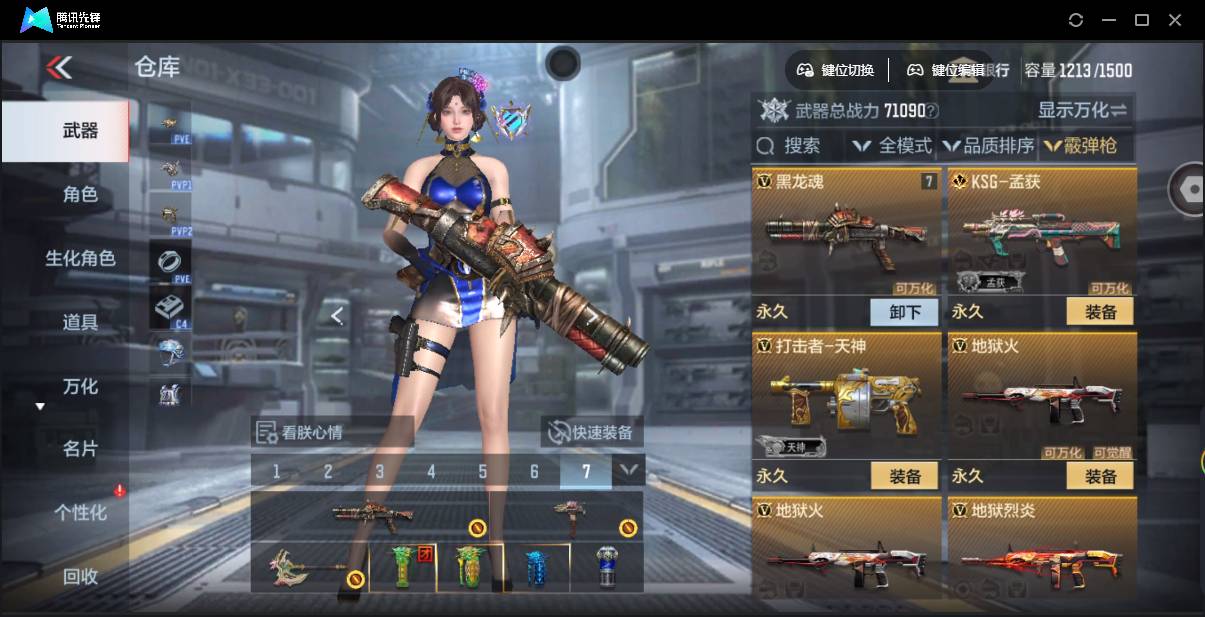This screenshot has height=617, width=1205.
Task: Unequip 黑龙魂 with the 卸下 button
Action: coord(904,312)
